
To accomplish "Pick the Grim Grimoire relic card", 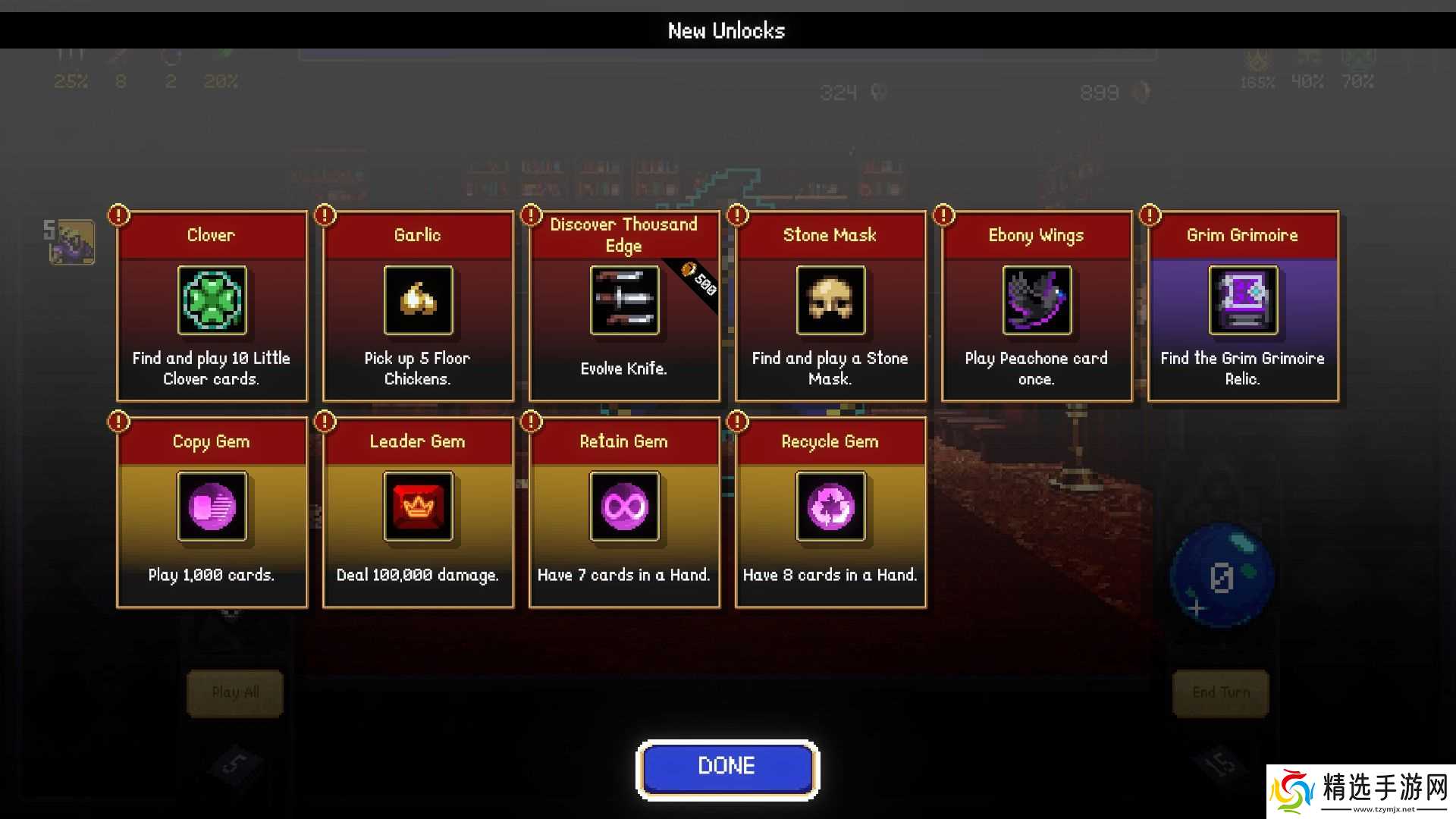I will [x=1243, y=306].
